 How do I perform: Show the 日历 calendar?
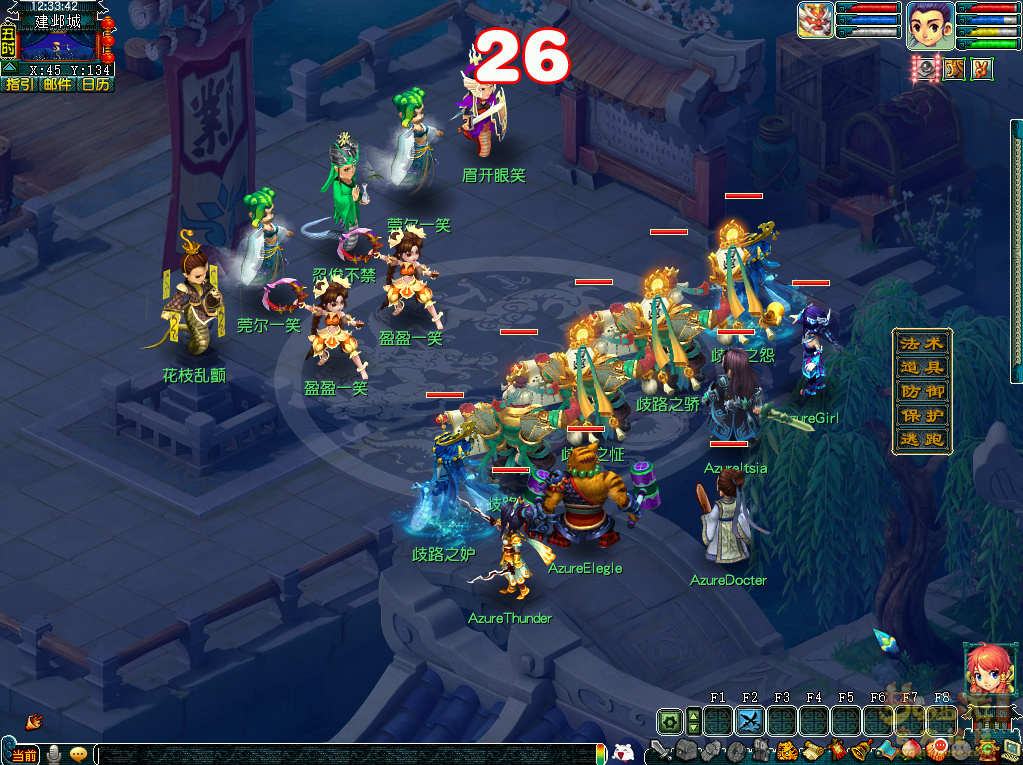coord(95,85)
